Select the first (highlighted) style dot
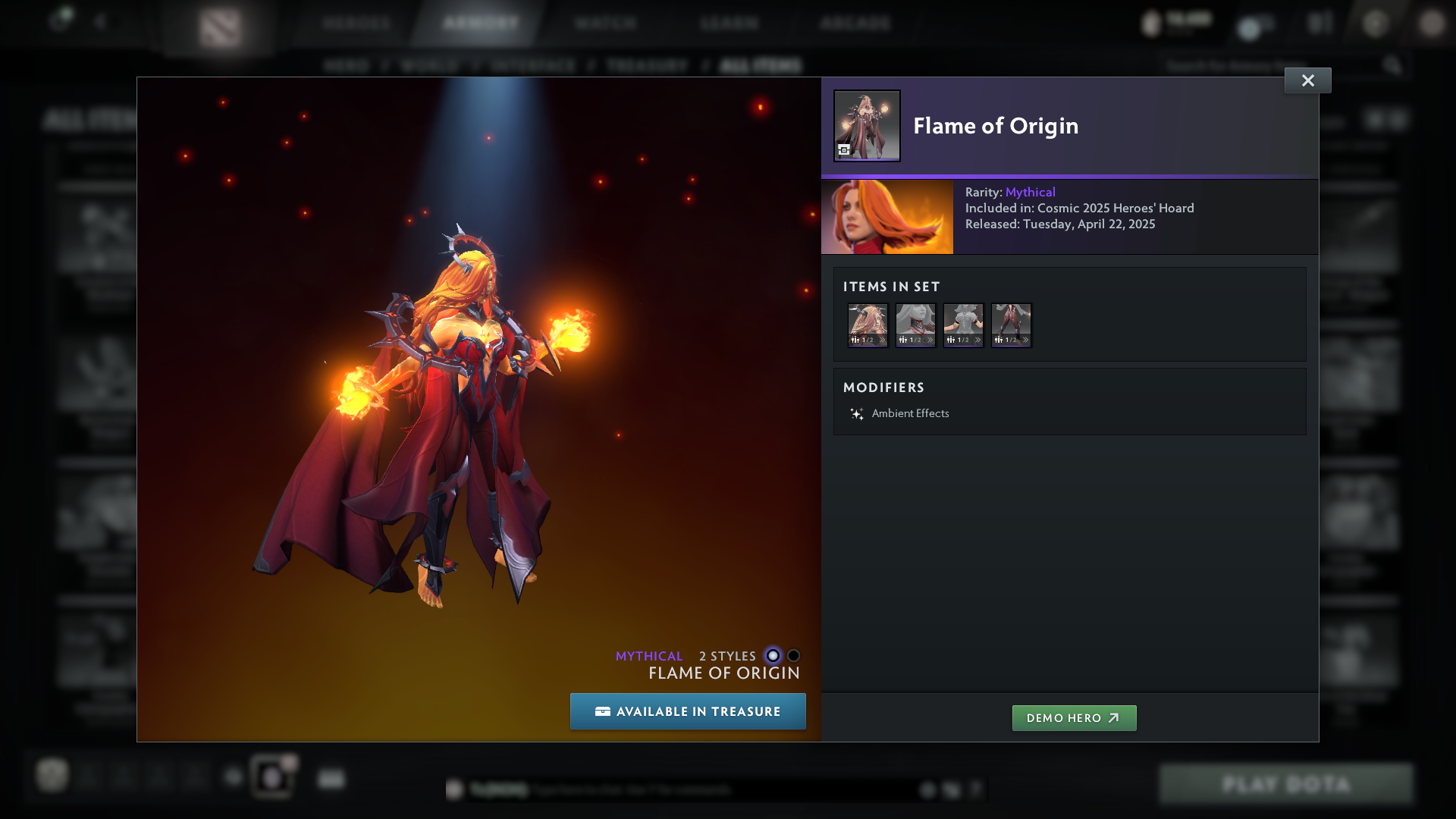Viewport: 1456px width, 819px height. [x=773, y=656]
